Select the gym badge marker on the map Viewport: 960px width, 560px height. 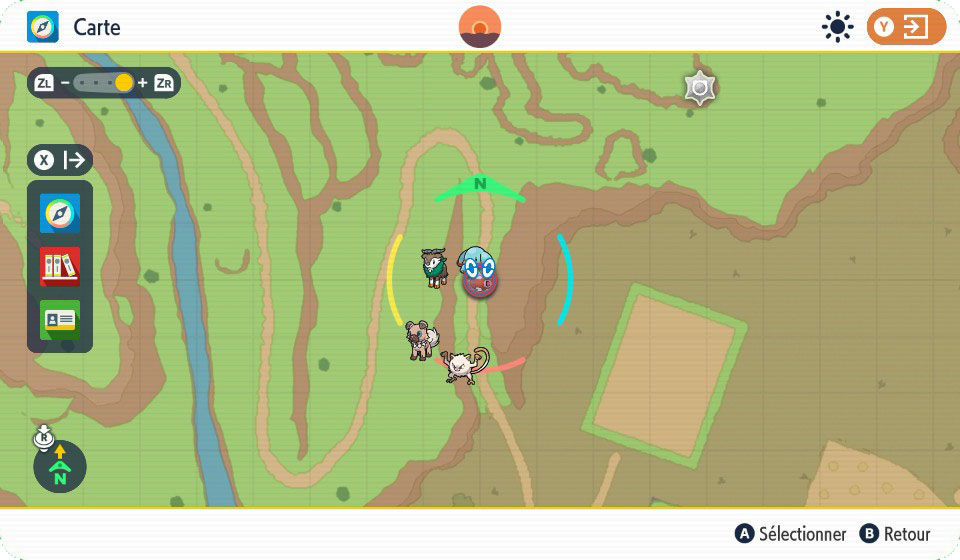click(x=700, y=89)
